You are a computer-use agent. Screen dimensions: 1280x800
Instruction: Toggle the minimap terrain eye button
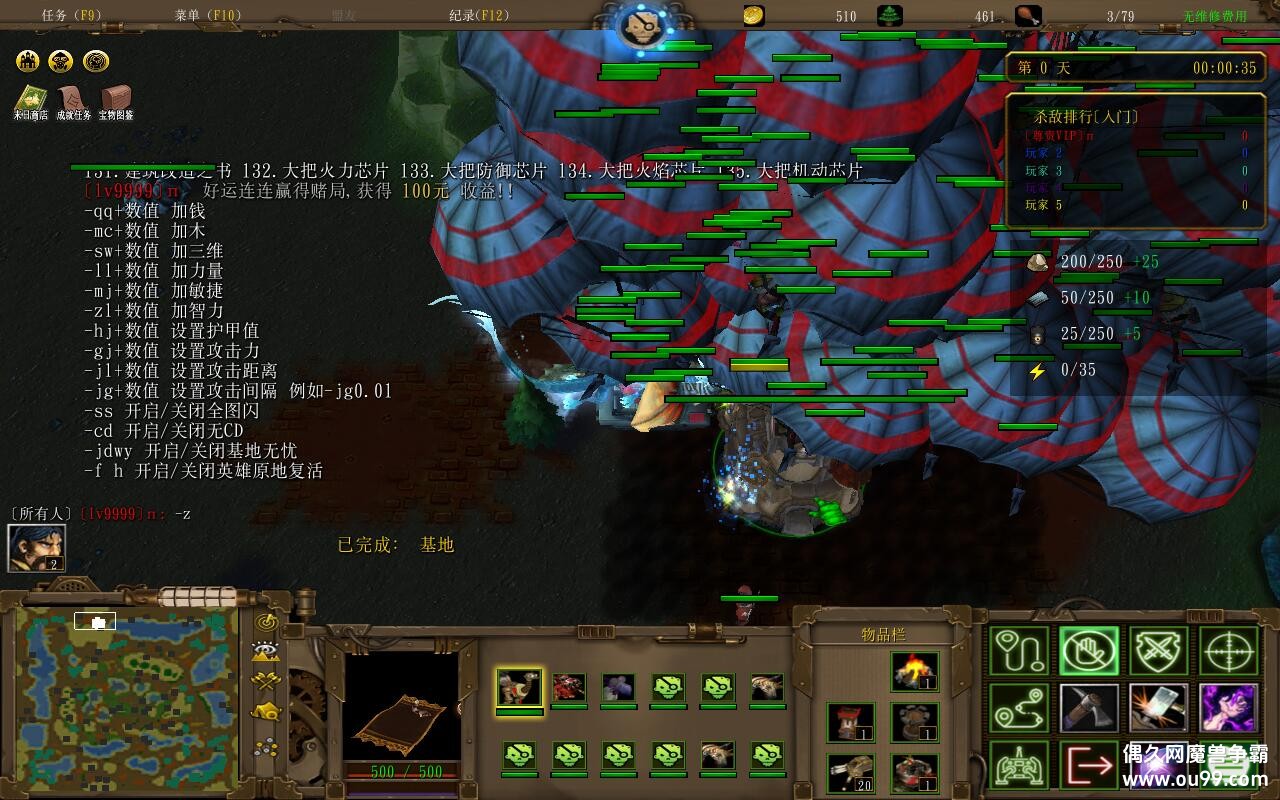pos(266,652)
